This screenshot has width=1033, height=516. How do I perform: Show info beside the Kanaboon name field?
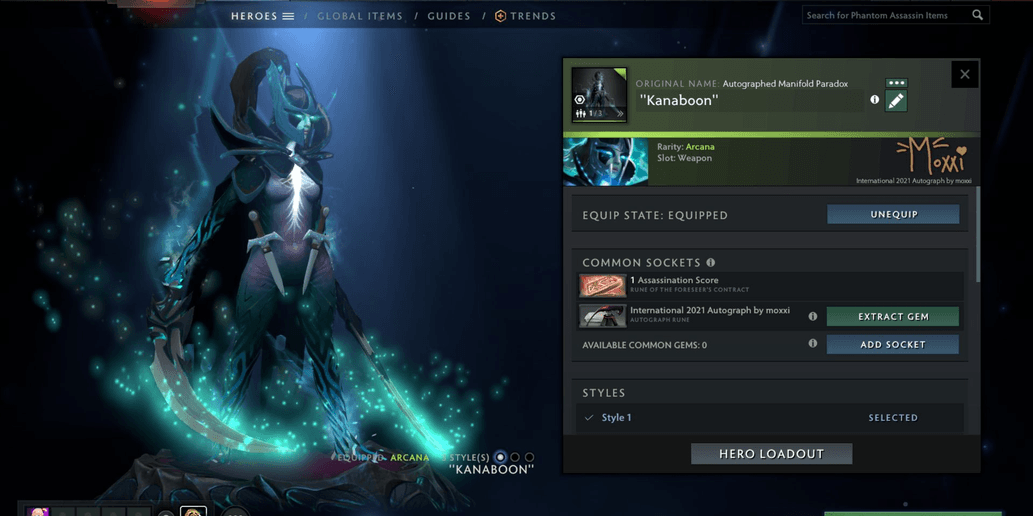875,100
